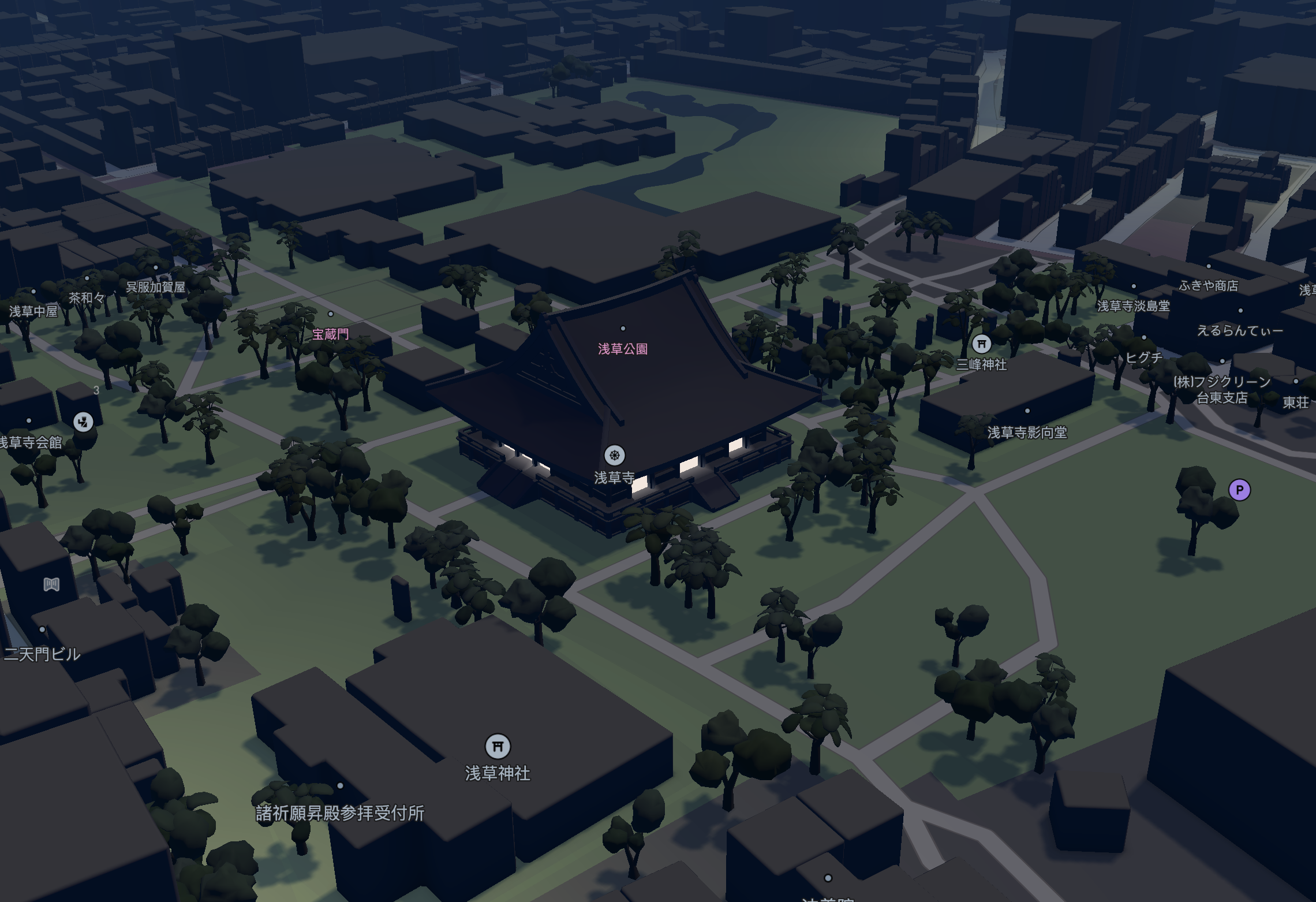Select the torii icon above 浅草神社

tap(498, 747)
